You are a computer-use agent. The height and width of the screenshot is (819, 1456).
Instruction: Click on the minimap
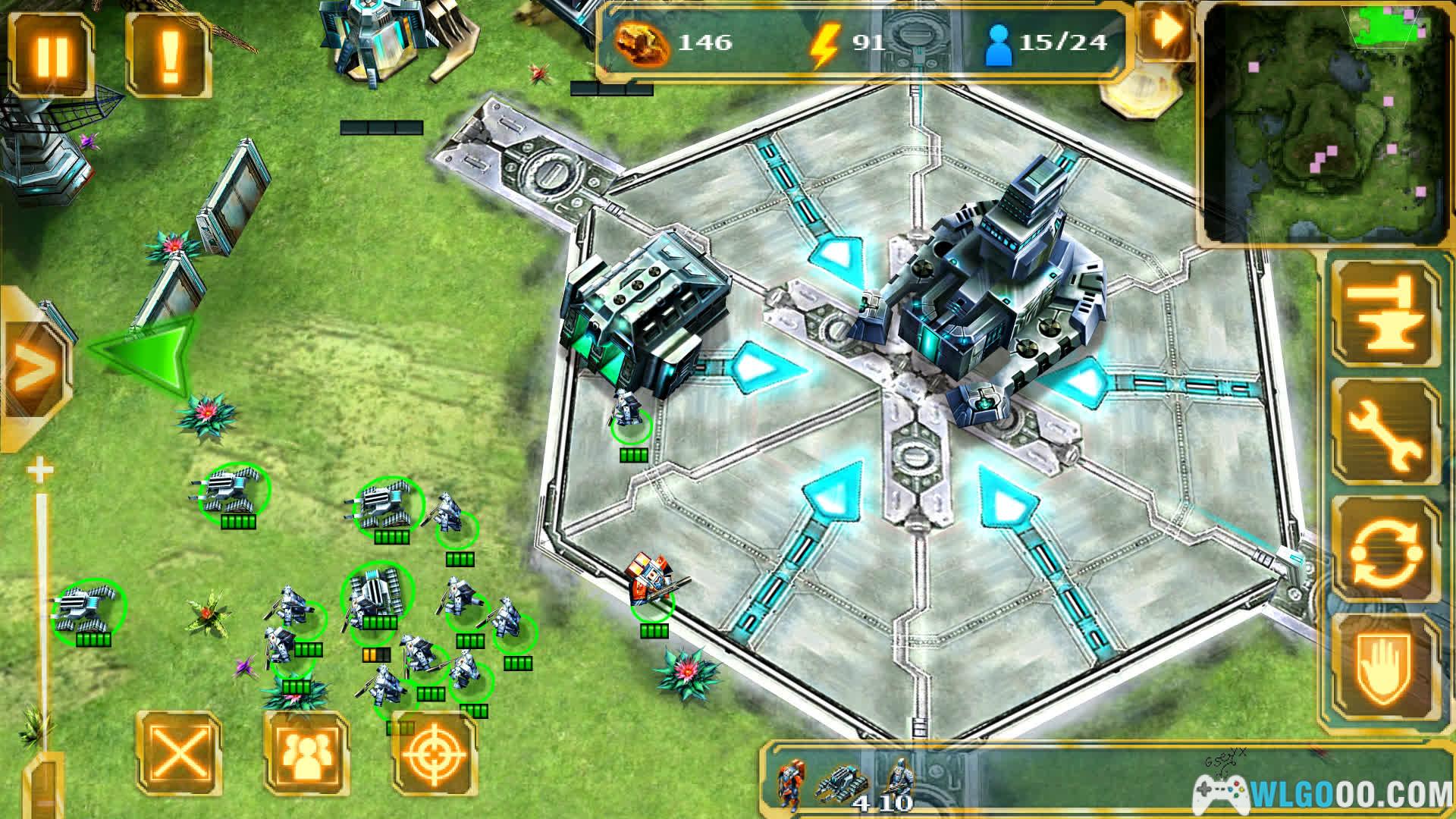(x=1326, y=125)
